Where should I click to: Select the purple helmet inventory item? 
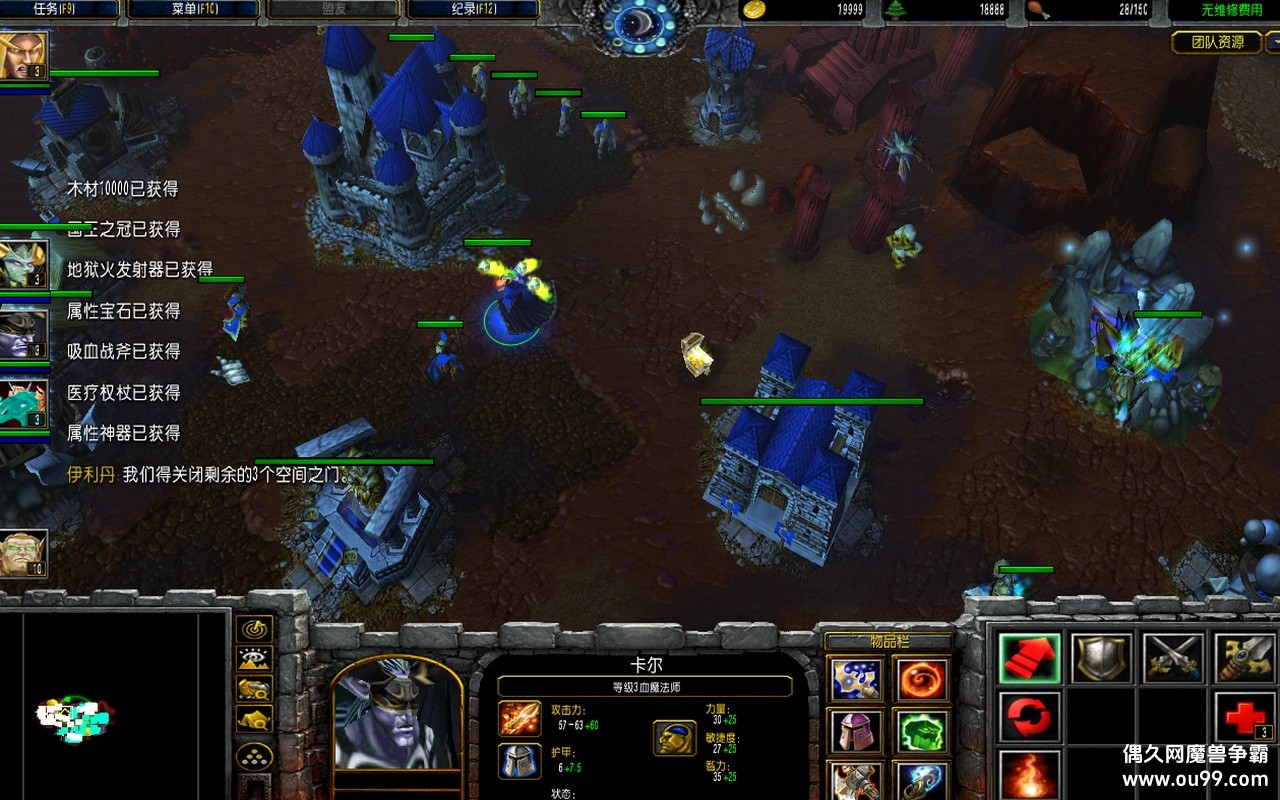857,732
